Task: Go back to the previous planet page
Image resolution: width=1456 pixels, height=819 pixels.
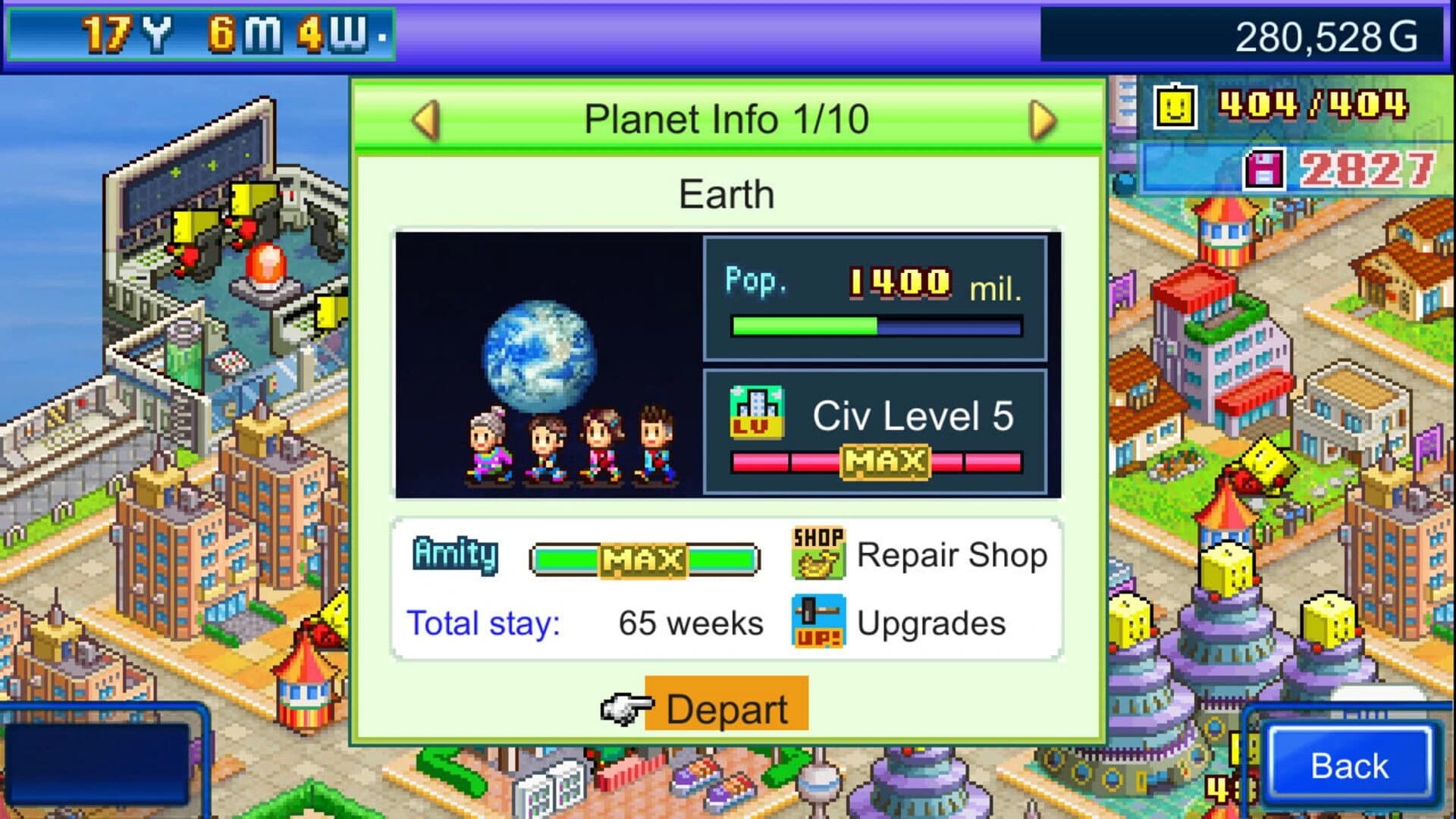Action: tap(425, 119)
